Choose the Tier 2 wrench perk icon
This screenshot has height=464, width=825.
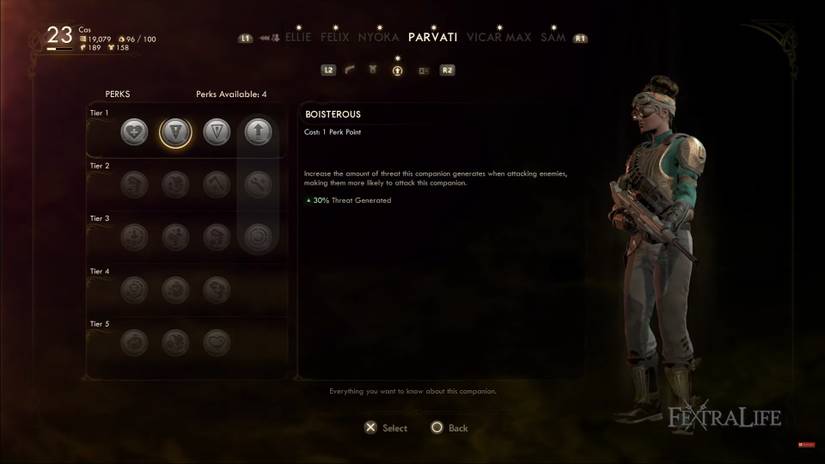coord(258,184)
